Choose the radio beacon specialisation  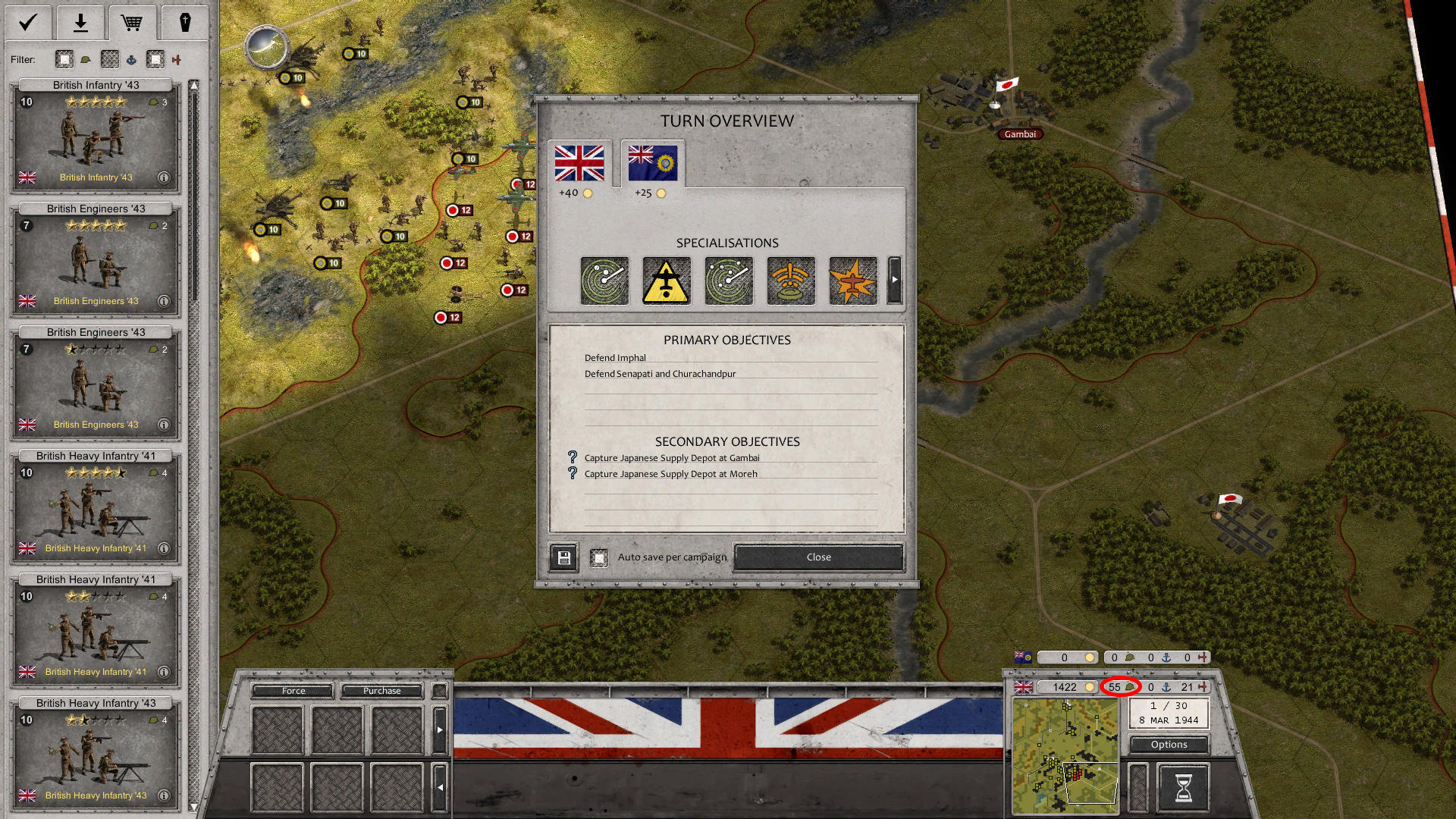pyautogui.click(x=791, y=281)
